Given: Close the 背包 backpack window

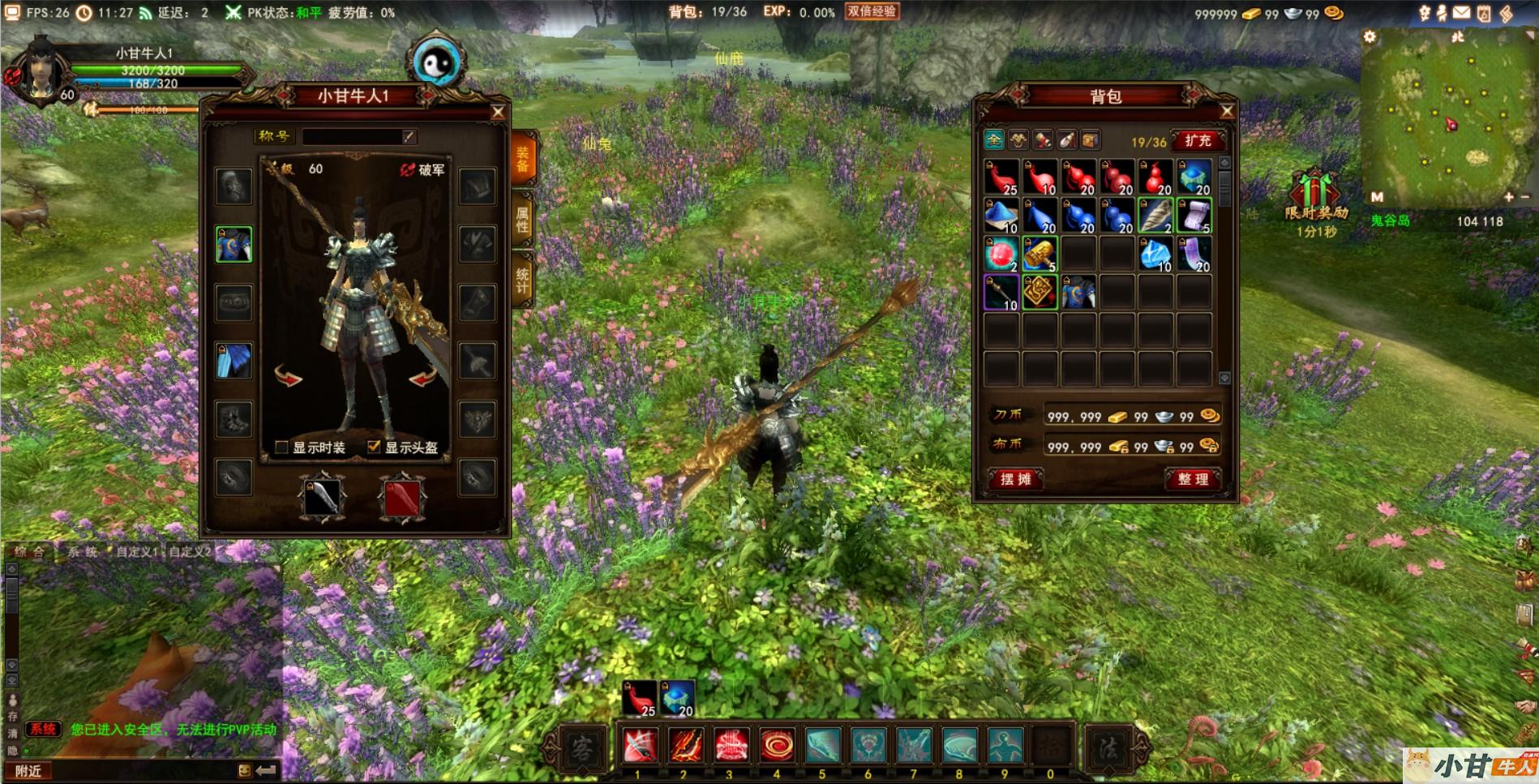Looking at the screenshot, I should click(1227, 111).
